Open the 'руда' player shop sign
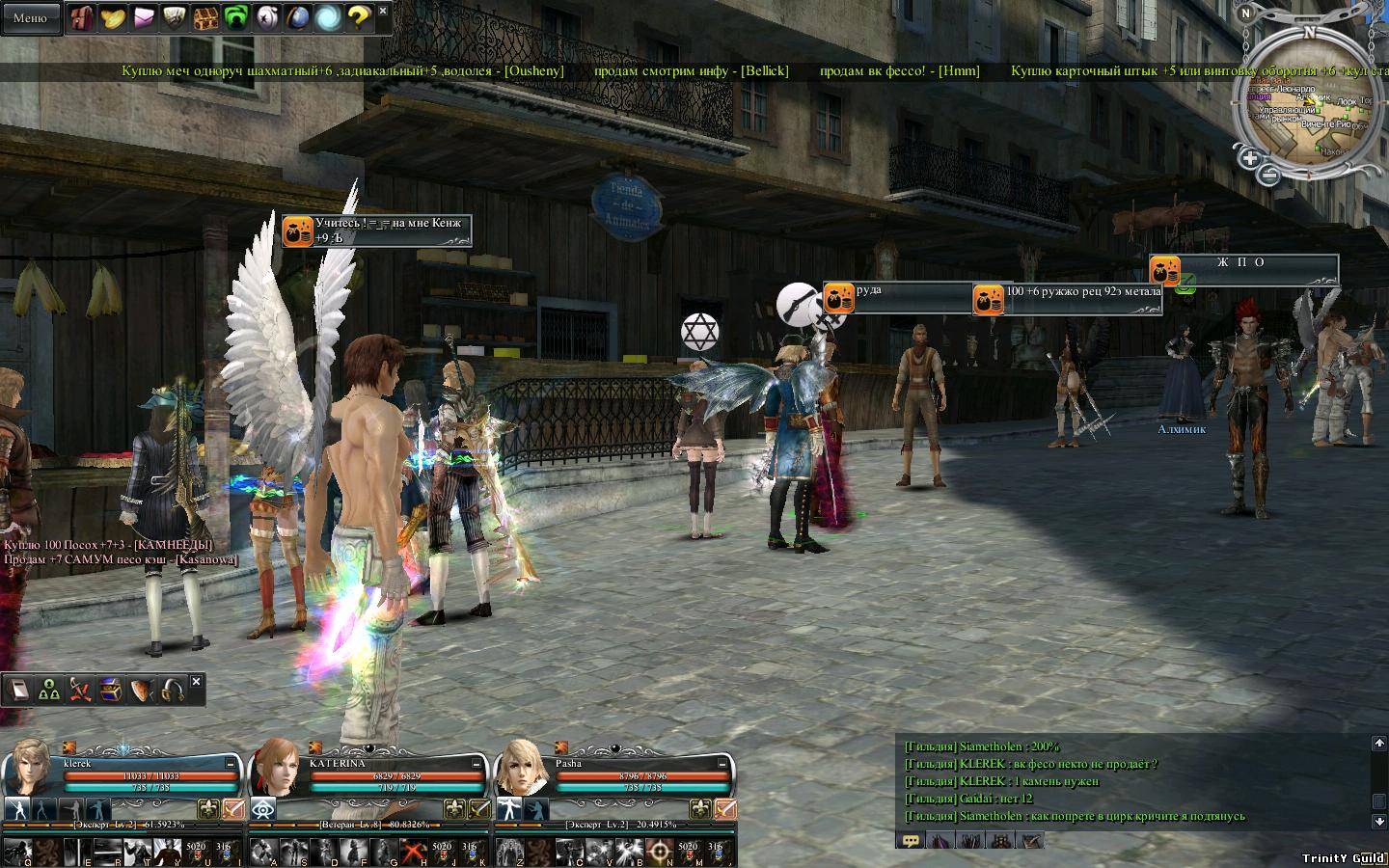This screenshot has height=868, width=1389. coord(897,297)
